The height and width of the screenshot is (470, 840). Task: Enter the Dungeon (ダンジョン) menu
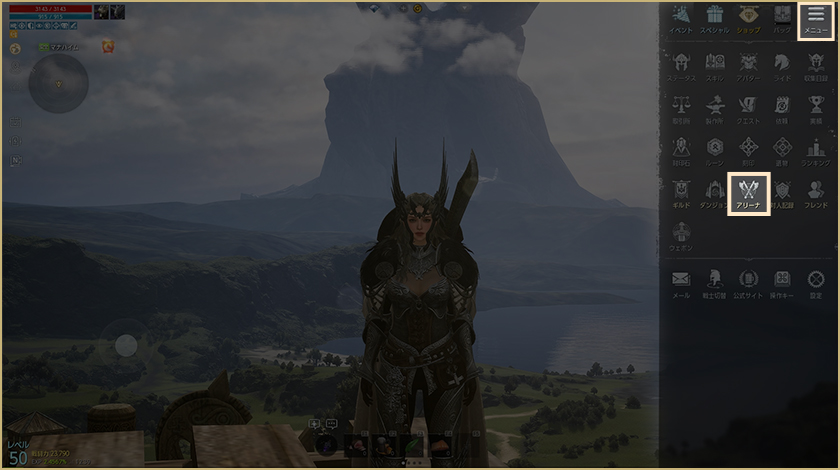(x=714, y=191)
